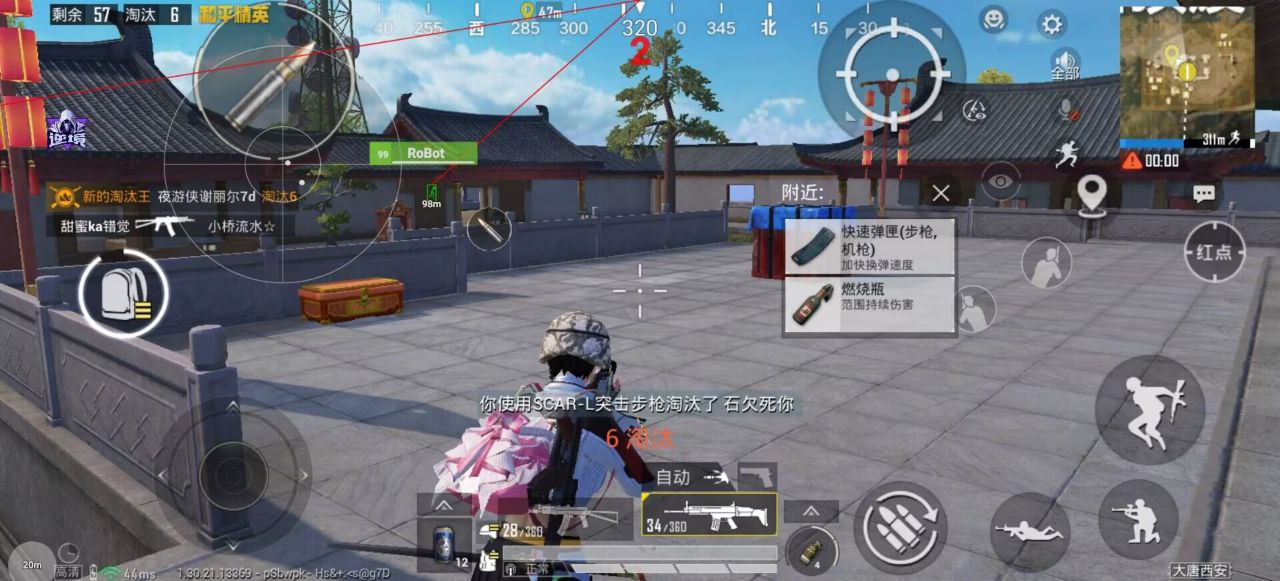Open the minimap
Screen dimensions: 1280x581
coord(1186,70)
